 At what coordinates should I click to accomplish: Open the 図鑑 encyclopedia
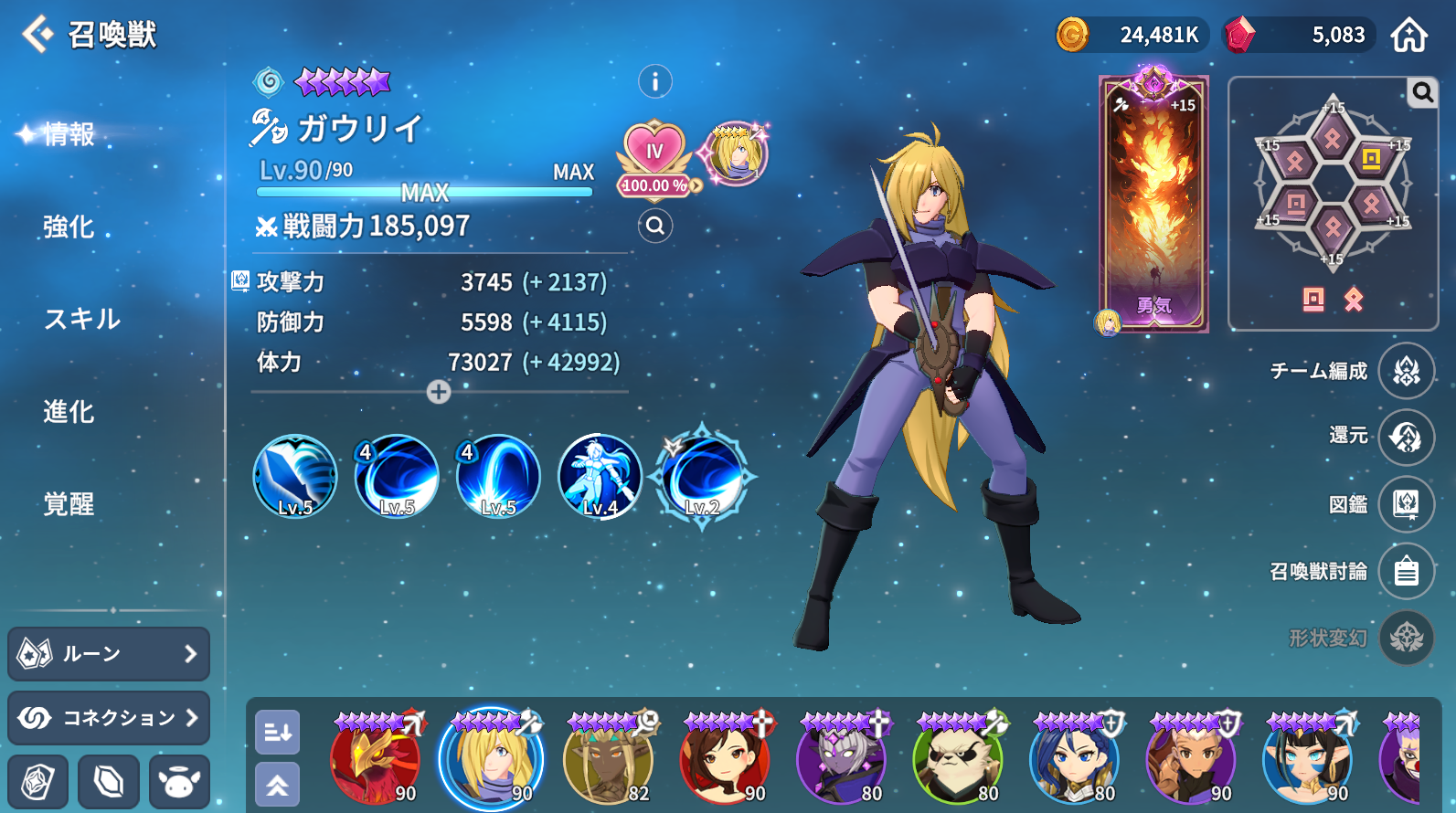pyautogui.click(x=1406, y=503)
